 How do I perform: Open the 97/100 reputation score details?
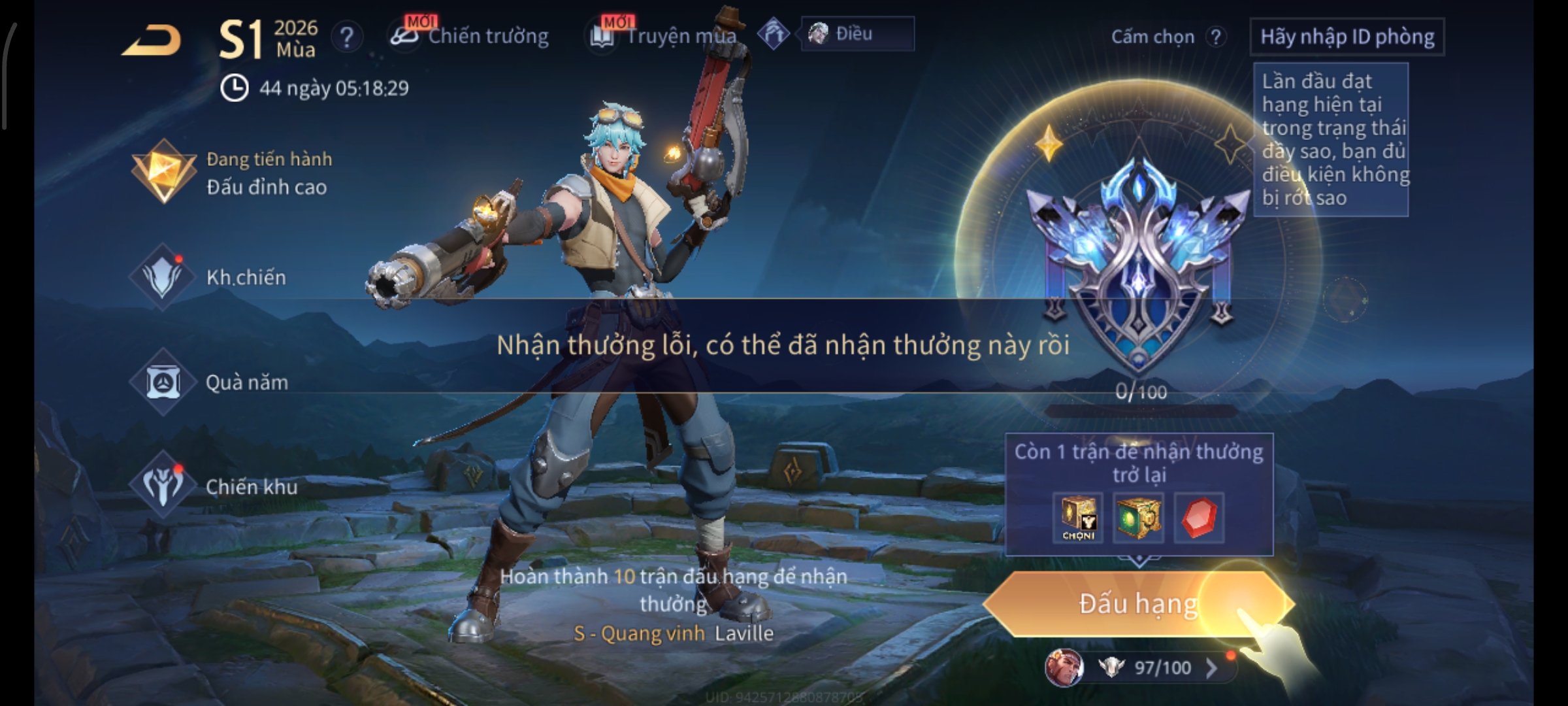pyautogui.click(x=1162, y=667)
